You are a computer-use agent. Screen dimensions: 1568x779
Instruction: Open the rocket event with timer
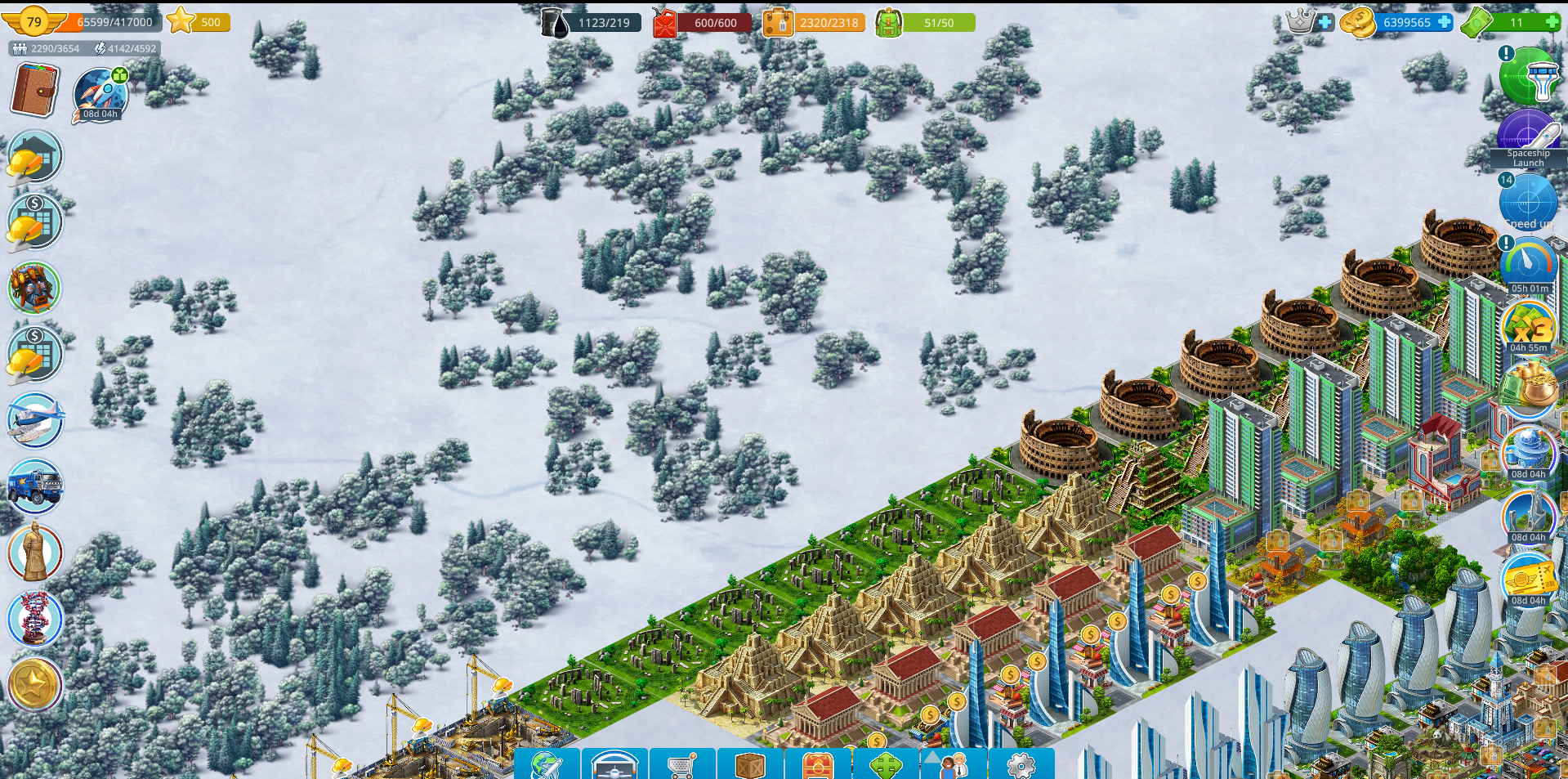pos(101,94)
